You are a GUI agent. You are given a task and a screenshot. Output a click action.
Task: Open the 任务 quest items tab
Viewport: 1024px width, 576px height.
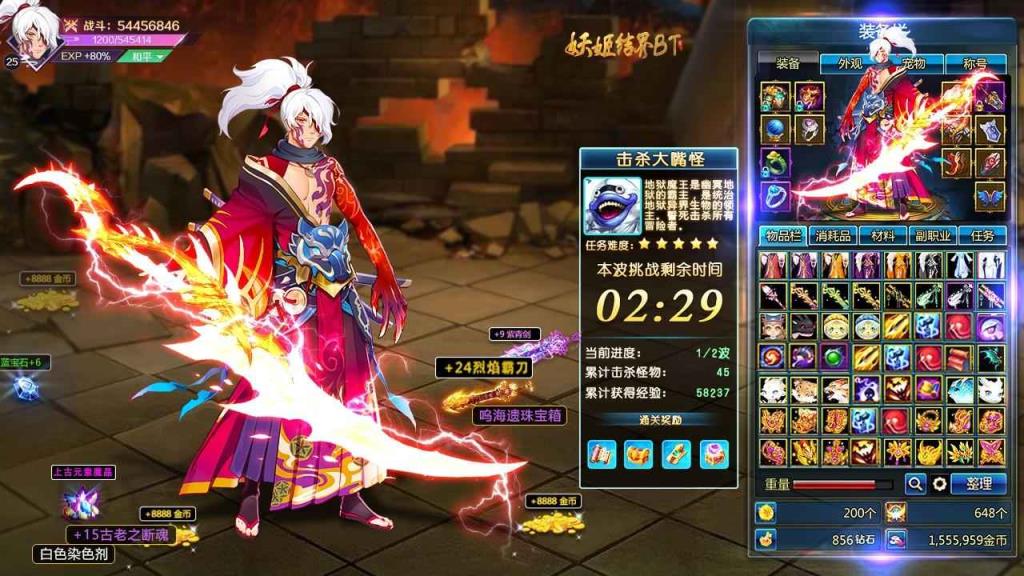982,236
